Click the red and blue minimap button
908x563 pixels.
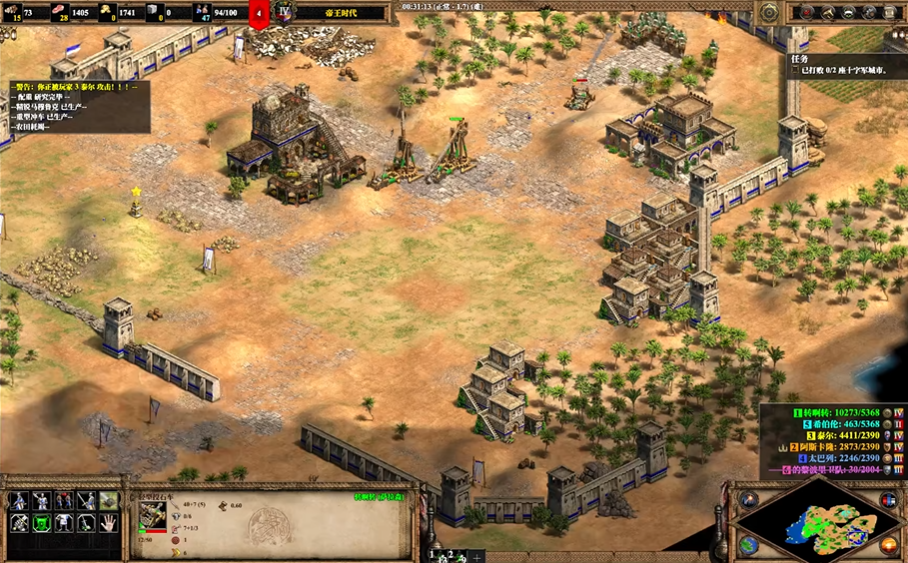point(888,498)
